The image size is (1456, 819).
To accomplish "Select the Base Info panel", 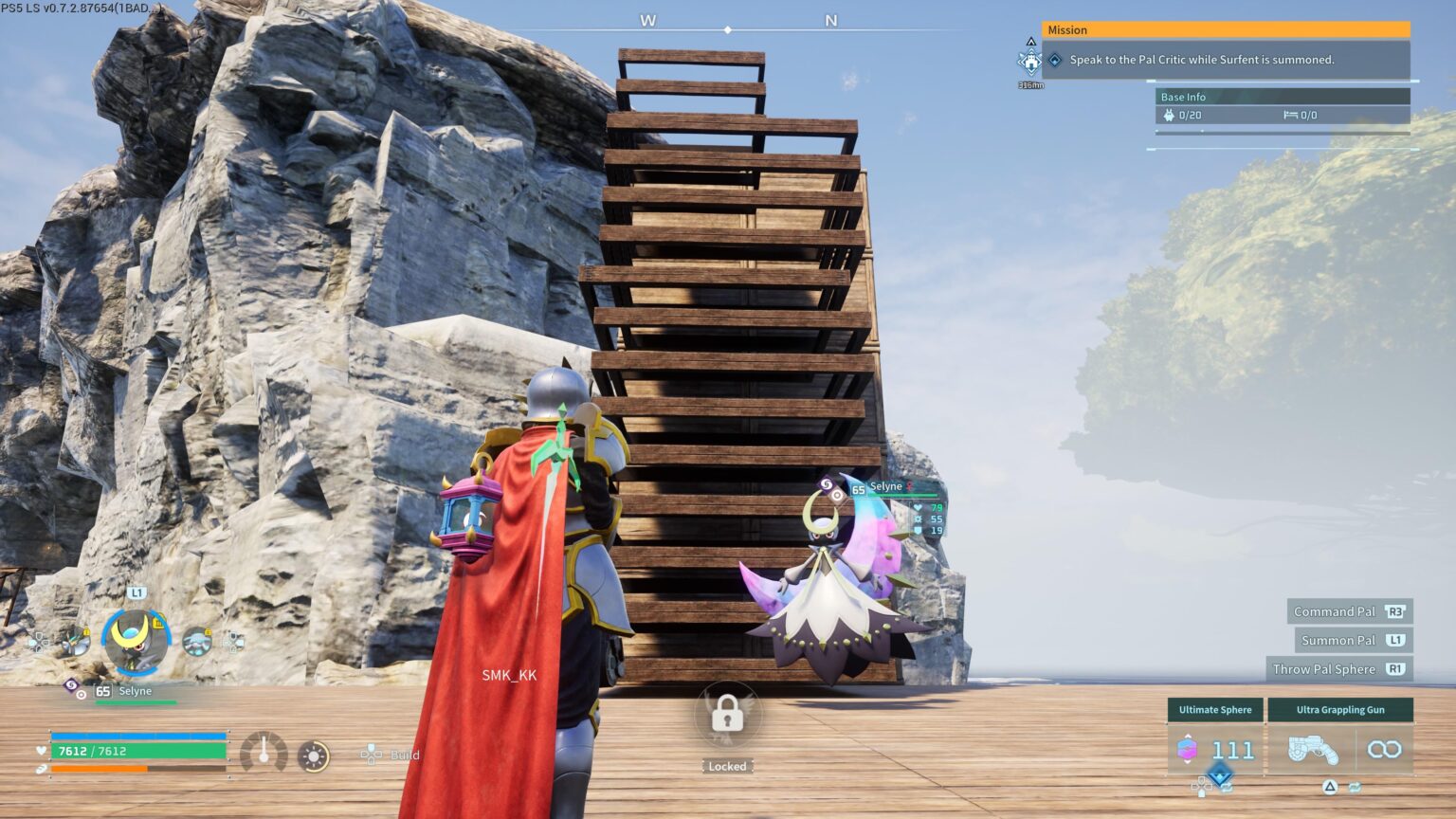I will pyautogui.click(x=1283, y=97).
